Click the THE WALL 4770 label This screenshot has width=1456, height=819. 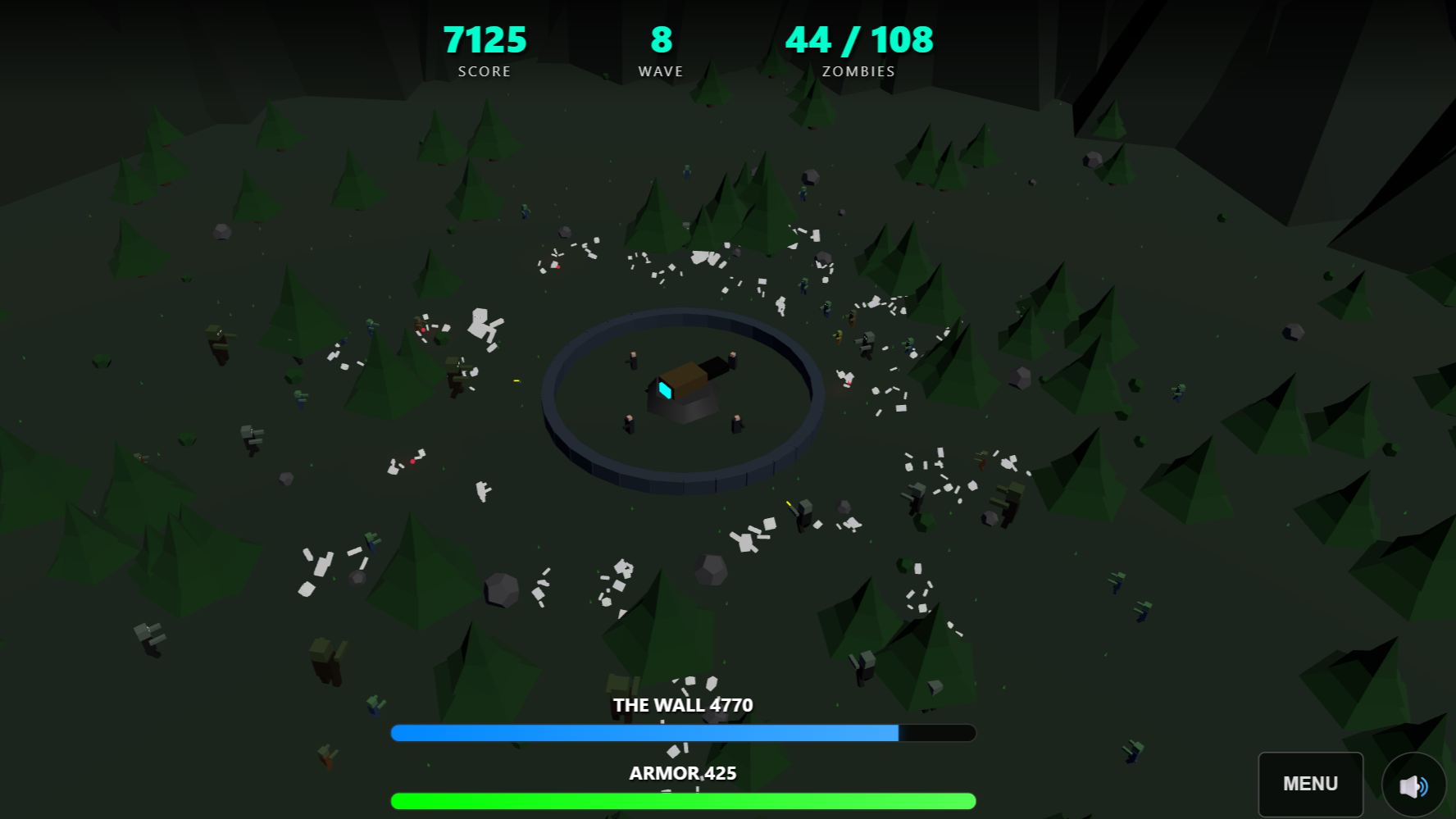point(682,704)
